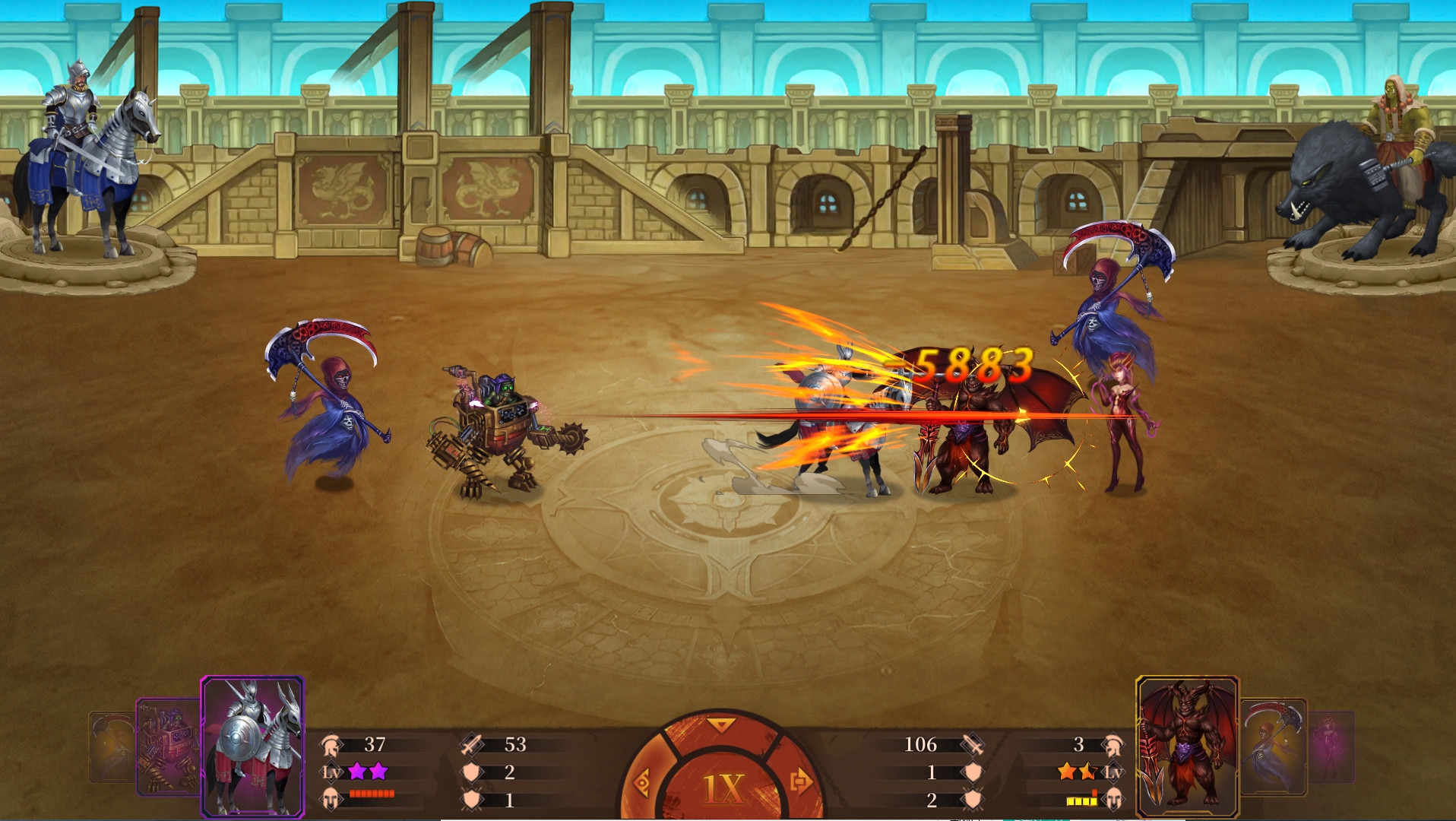Click the morale helmet icon beside the orange bar

(x=331, y=799)
